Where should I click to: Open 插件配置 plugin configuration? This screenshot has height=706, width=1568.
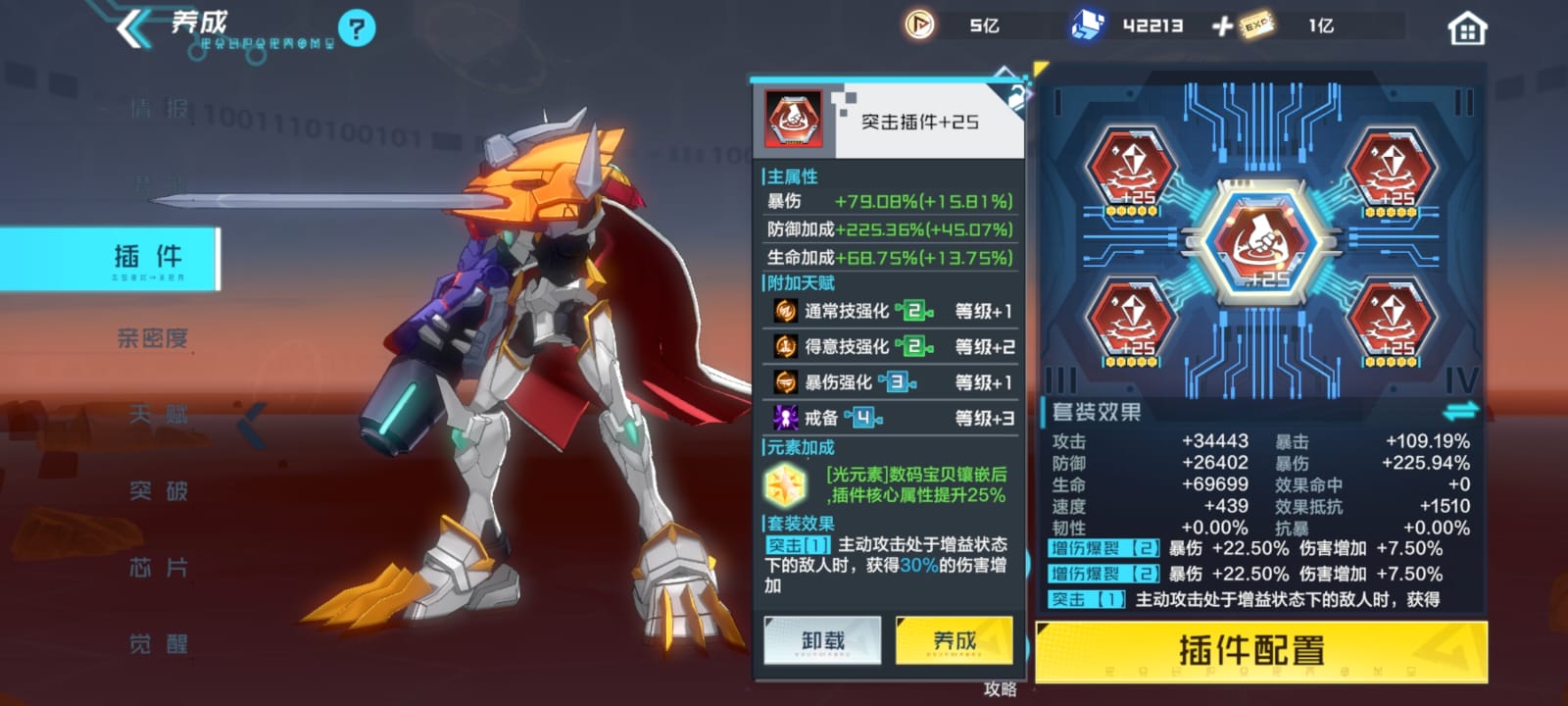coord(1261,651)
